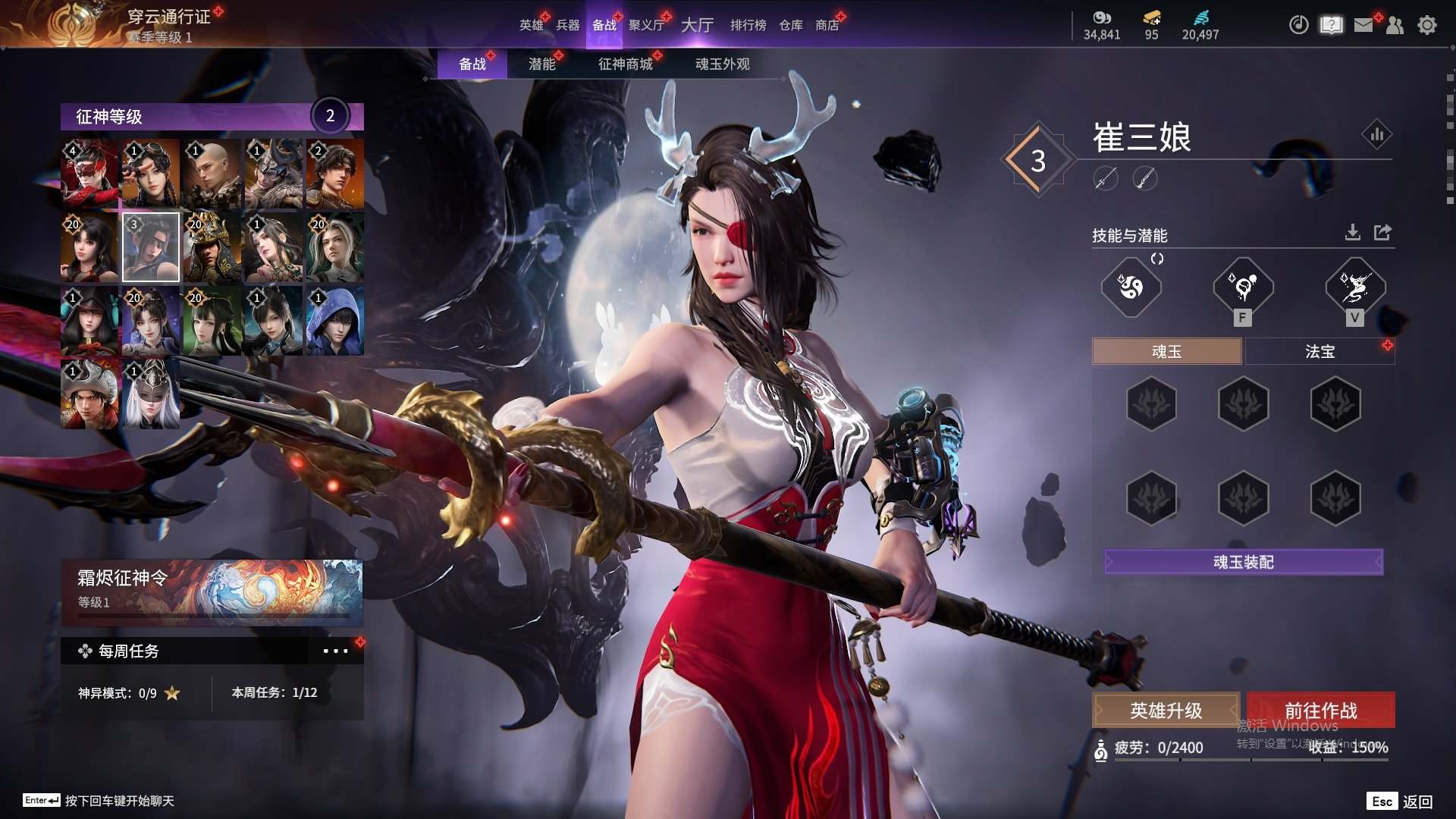Select the red-masked hero portrait level 4
1456x819 pixels.
click(x=89, y=174)
